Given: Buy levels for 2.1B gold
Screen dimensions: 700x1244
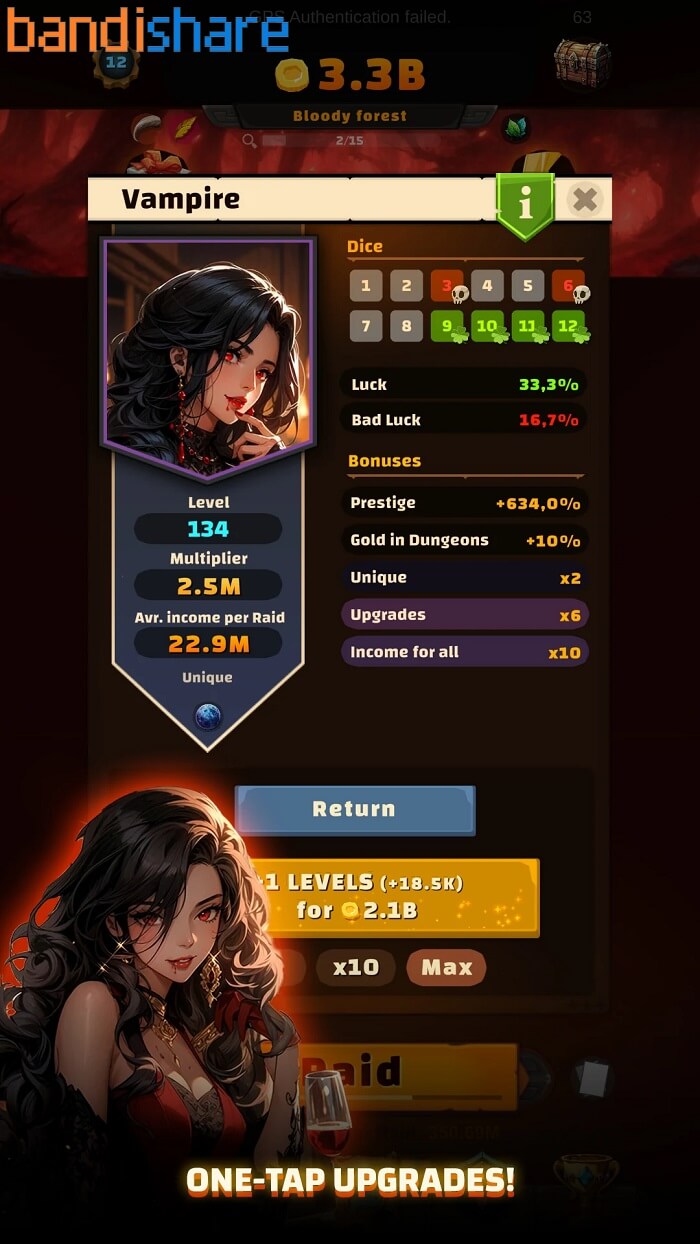Looking at the screenshot, I should coord(400,897).
